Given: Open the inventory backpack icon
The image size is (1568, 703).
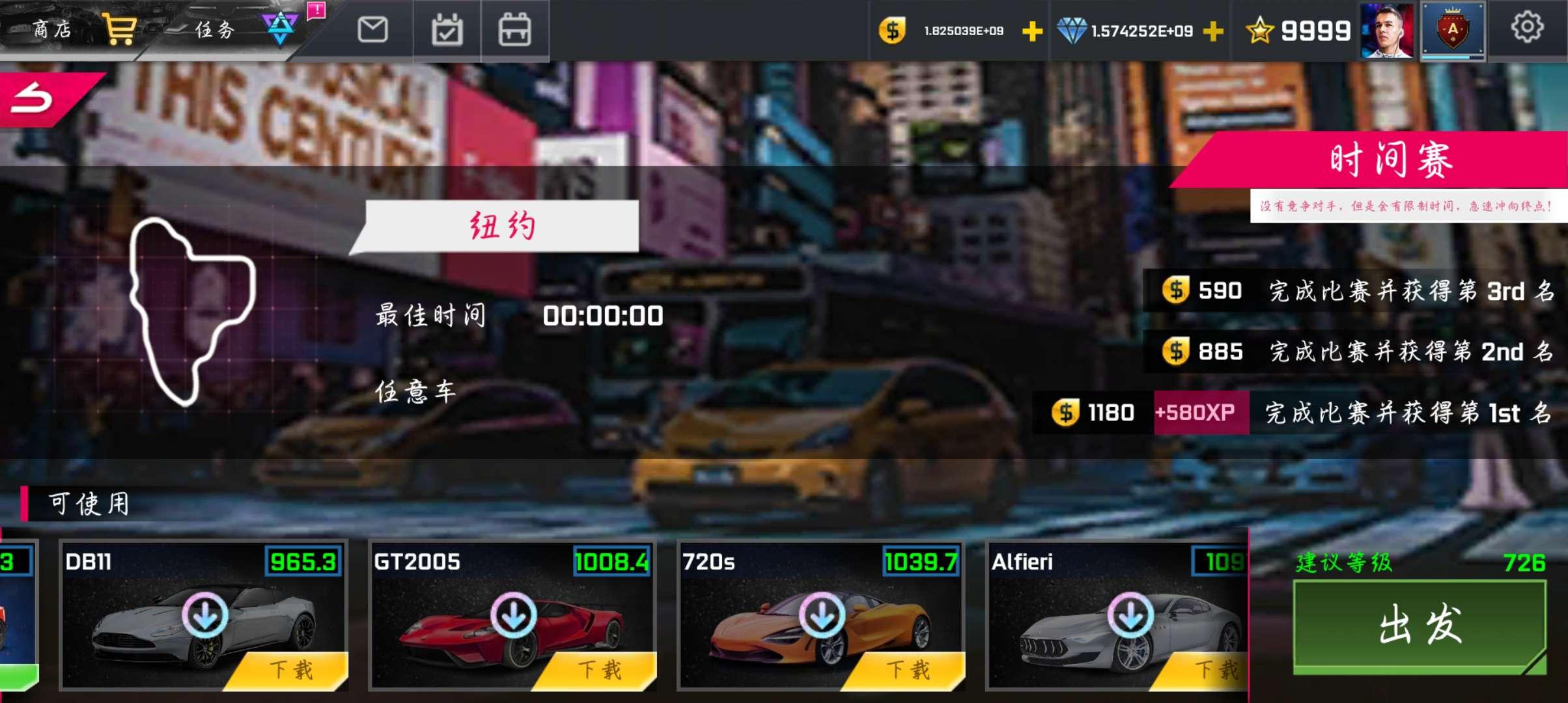Looking at the screenshot, I should pos(514,31).
